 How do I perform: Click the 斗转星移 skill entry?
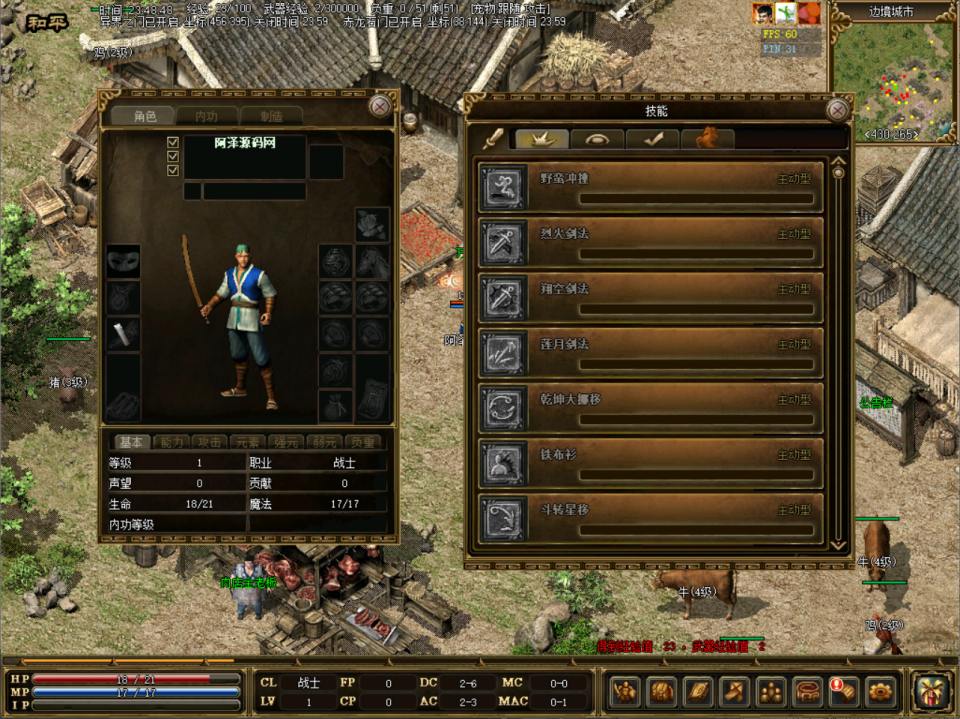651,518
